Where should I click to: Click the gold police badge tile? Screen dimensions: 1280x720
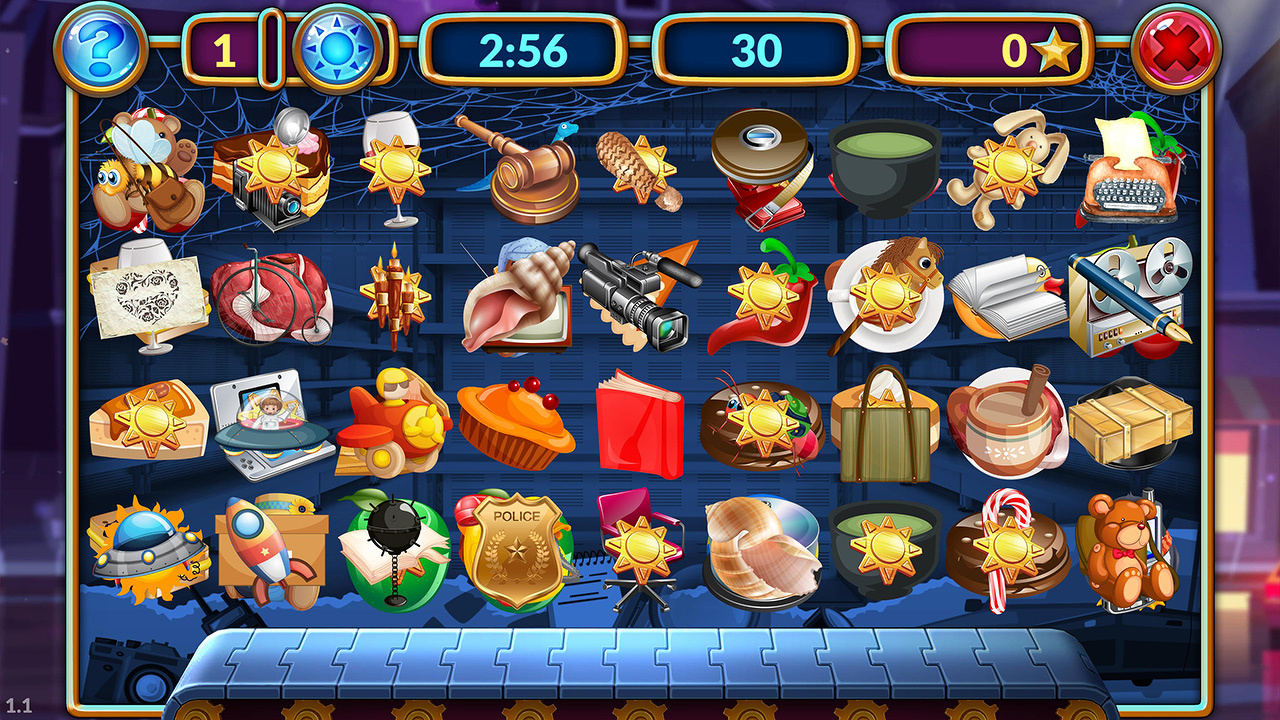pos(516,545)
